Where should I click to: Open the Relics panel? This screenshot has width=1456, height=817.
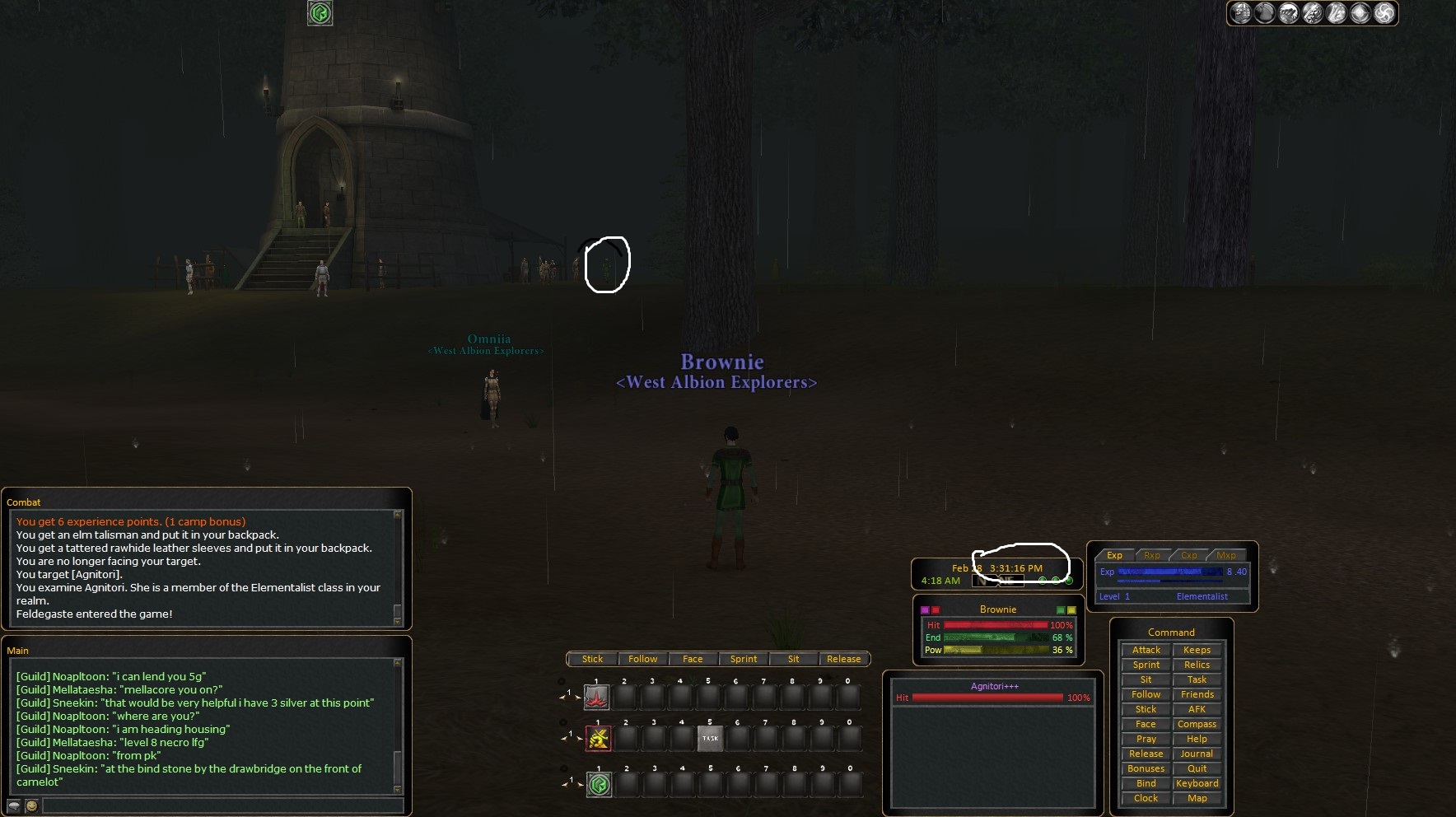tap(1197, 665)
